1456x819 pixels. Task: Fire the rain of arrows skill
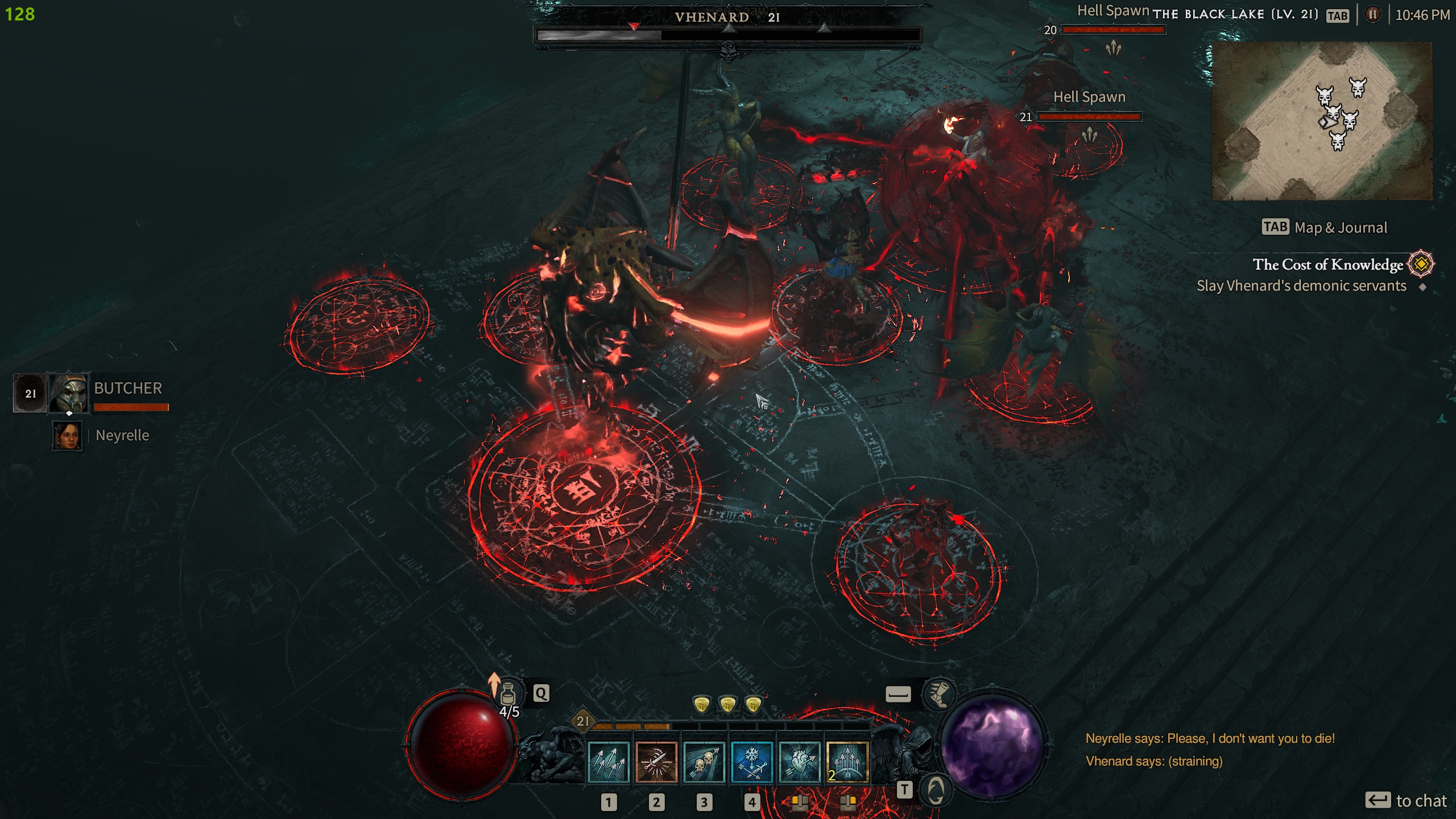coord(847,763)
